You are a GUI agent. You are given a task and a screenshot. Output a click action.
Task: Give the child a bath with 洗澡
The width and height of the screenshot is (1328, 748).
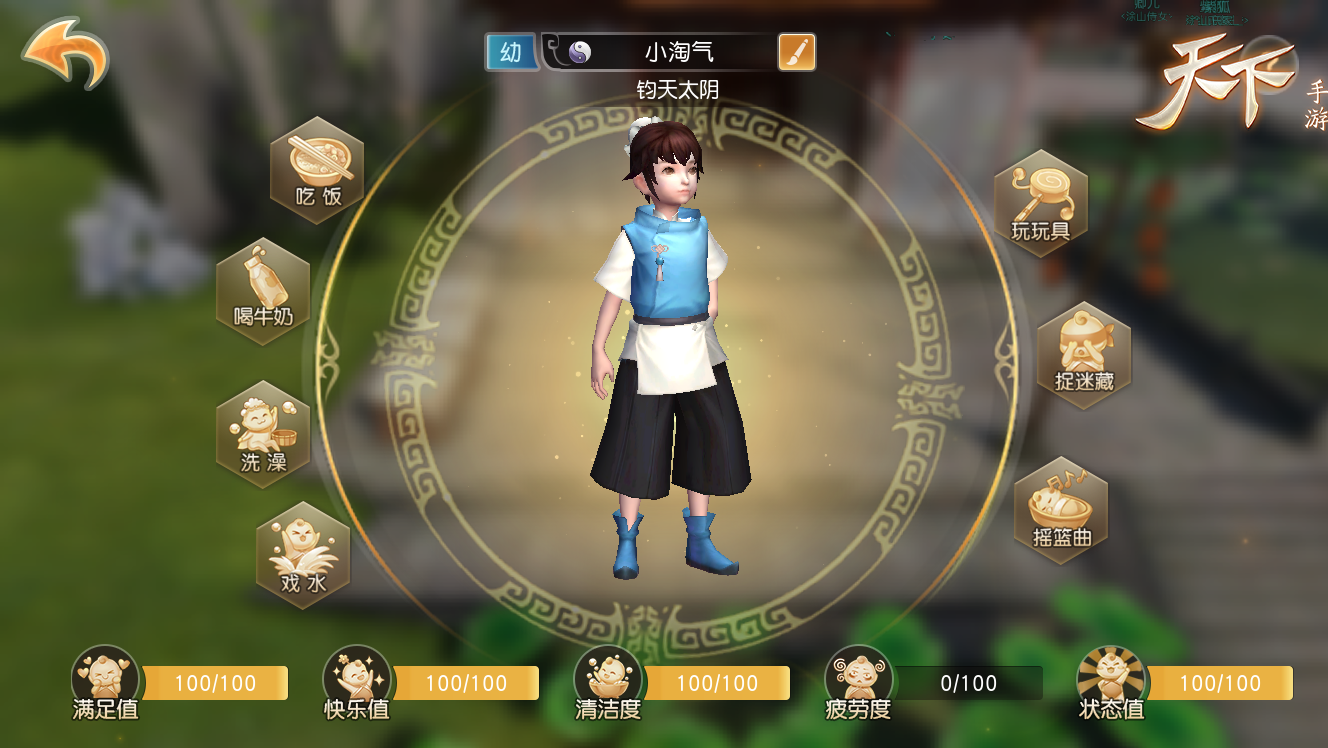[x=263, y=434]
